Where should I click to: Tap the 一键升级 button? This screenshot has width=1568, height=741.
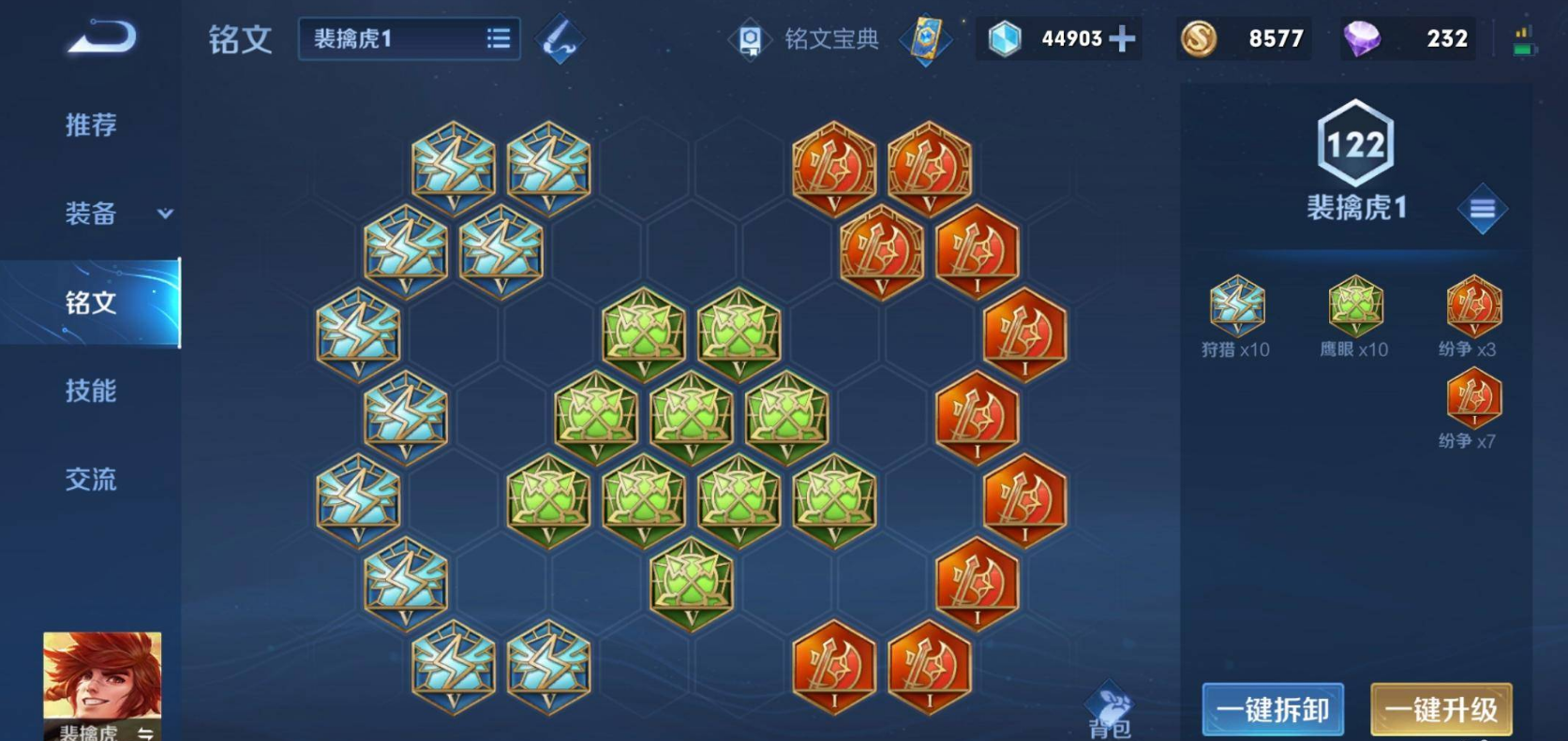(1441, 710)
